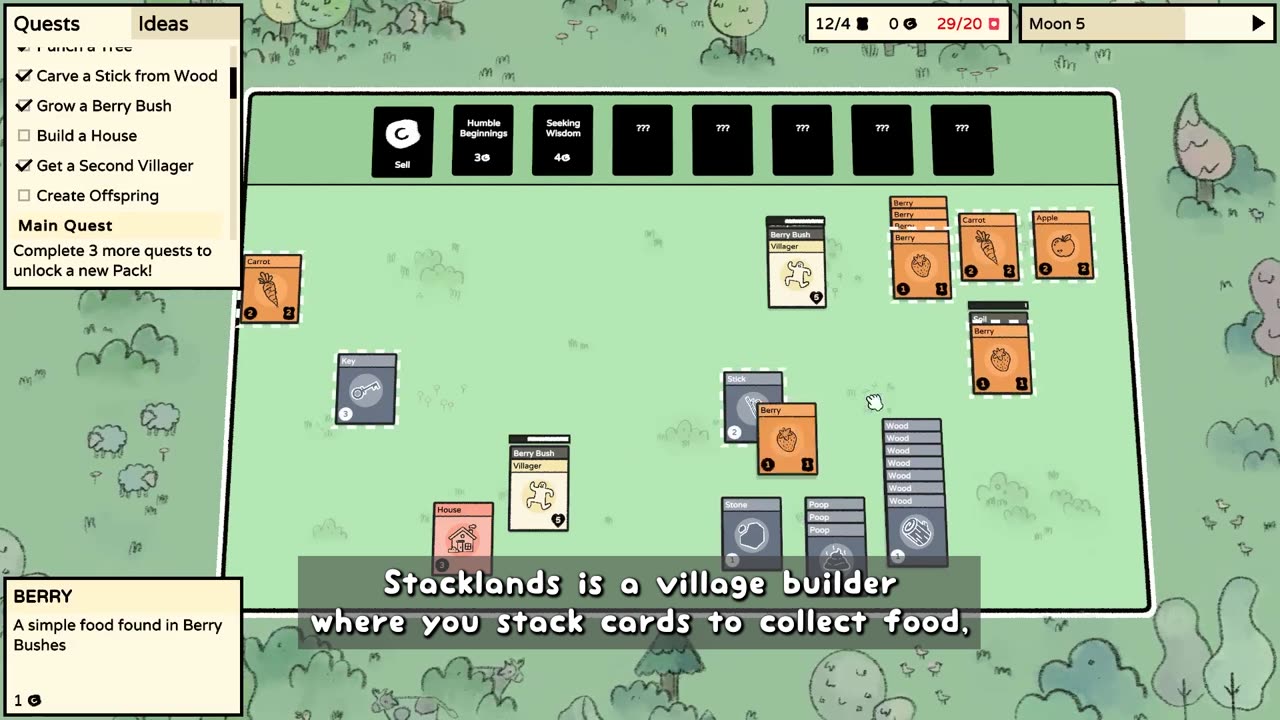Pick the House card
The width and height of the screenshot is (1280, 720).
[462, 538]
